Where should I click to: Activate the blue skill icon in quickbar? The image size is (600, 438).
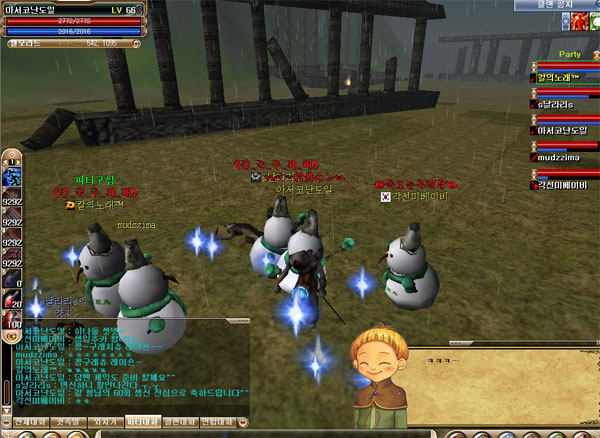point(13,176)
